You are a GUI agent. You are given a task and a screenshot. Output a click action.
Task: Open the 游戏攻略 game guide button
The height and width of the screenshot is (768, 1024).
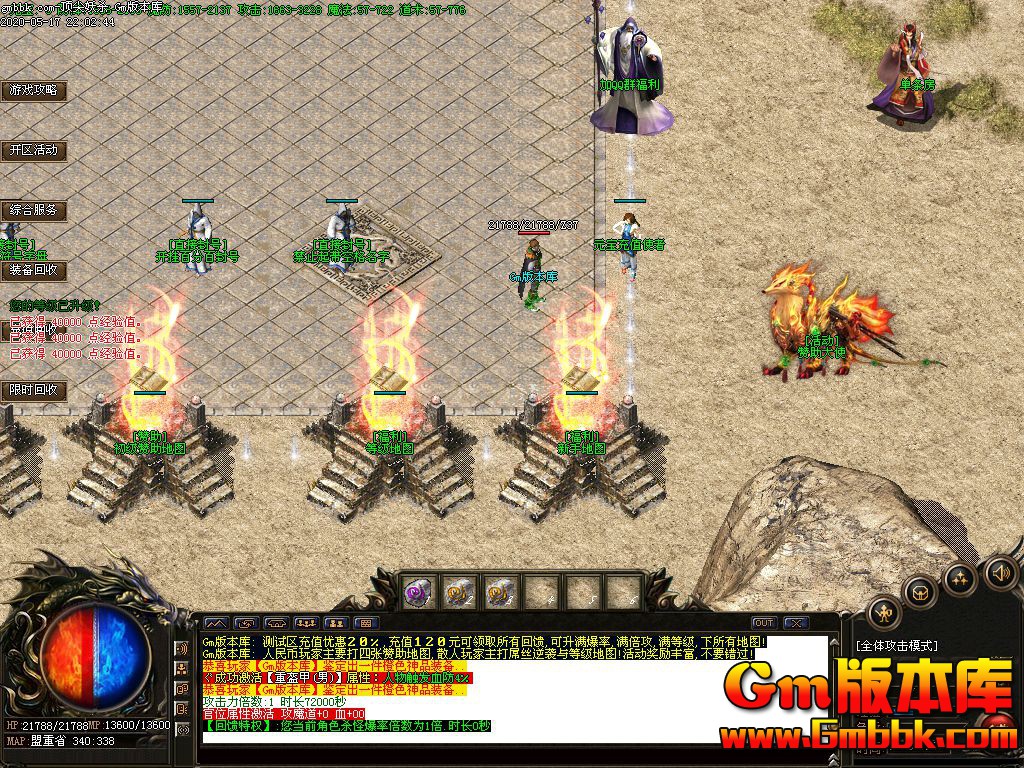click(33, 90)
